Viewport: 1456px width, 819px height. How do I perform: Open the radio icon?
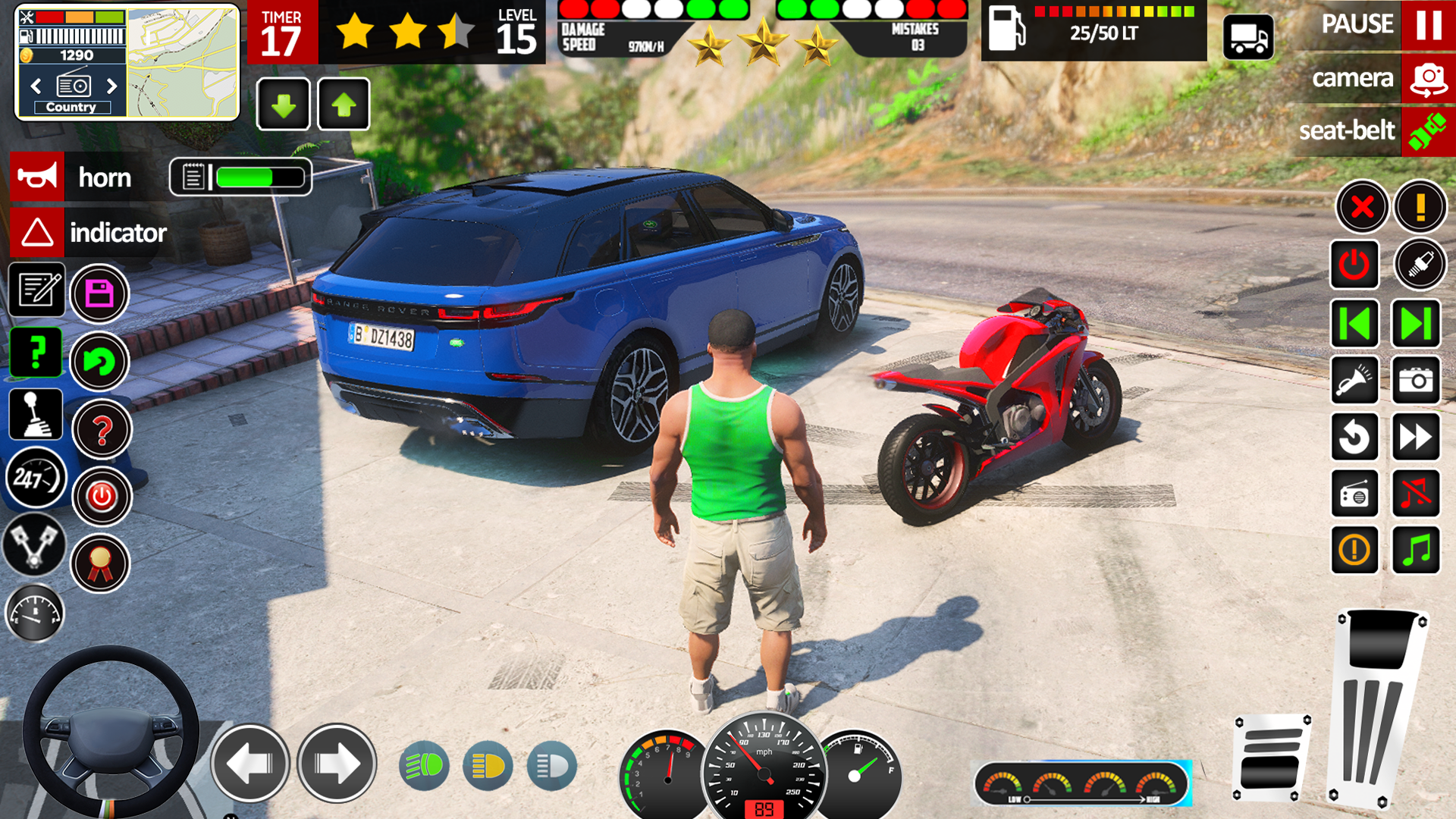(x=1354, y=494)
